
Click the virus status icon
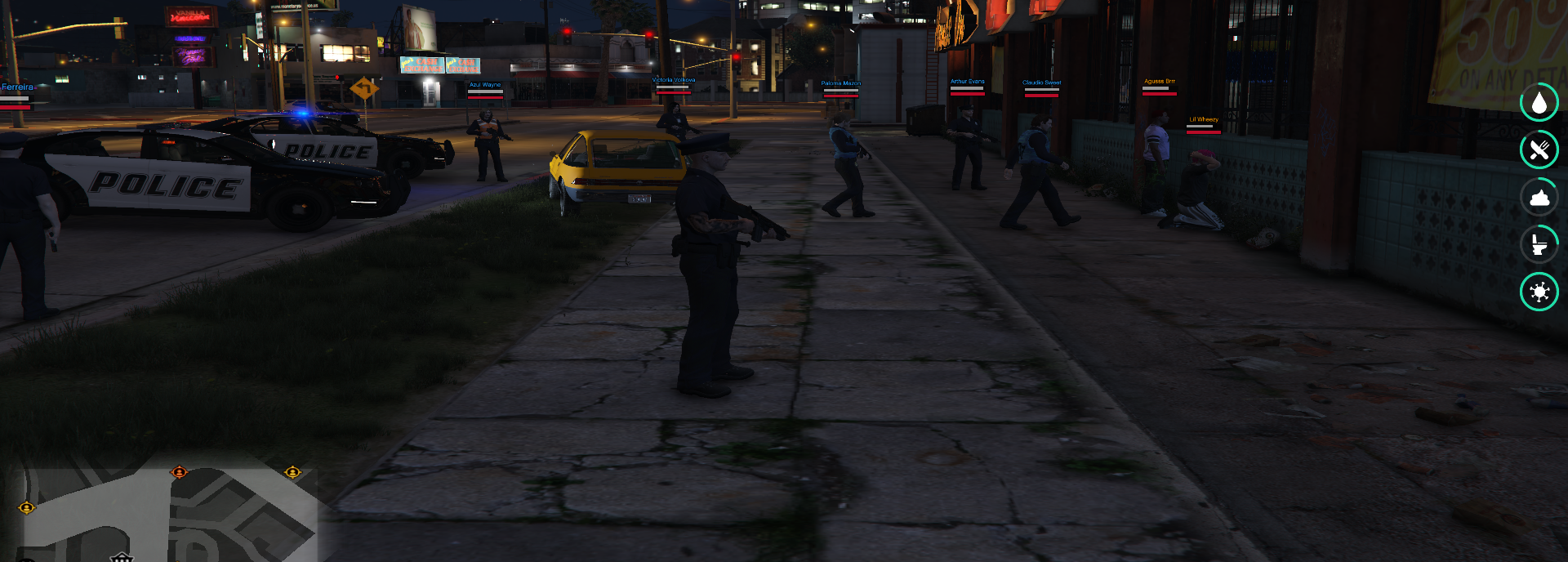1539,292
